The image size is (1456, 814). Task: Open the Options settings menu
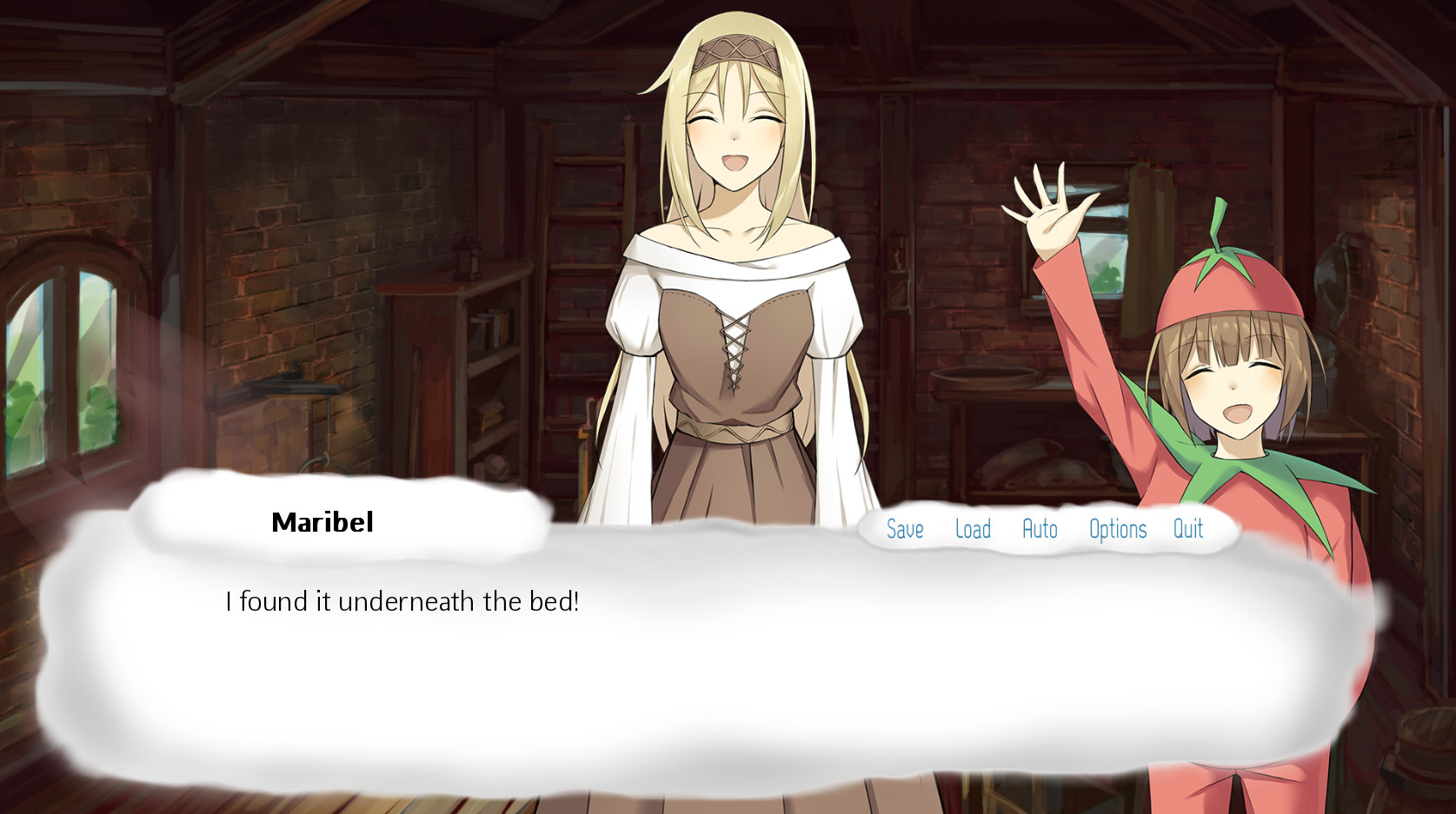coord(1118,529)
